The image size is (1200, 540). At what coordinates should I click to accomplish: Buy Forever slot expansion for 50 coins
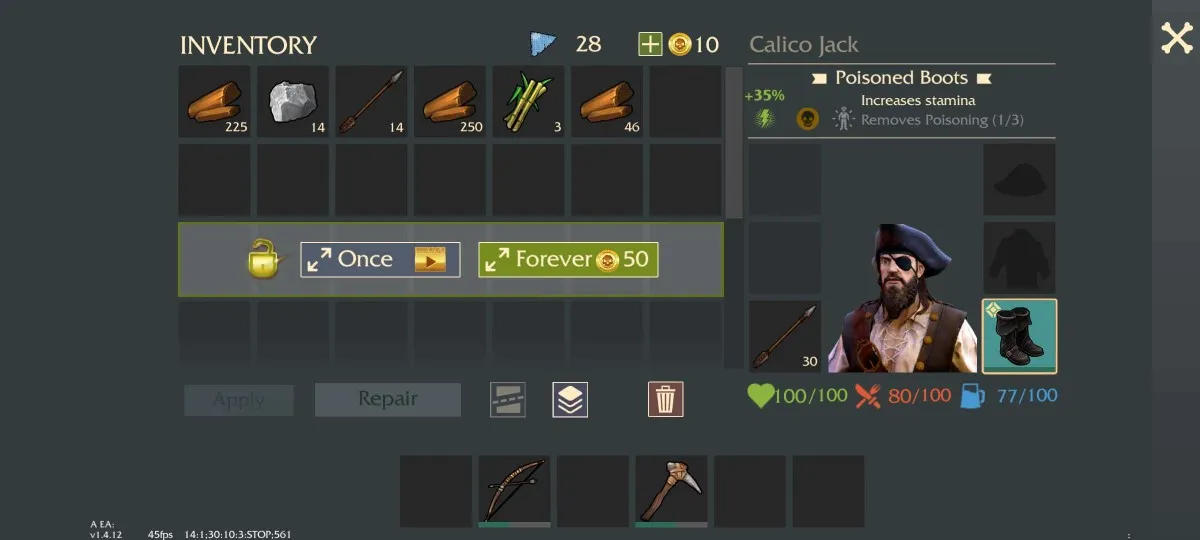click(x=568, y=260)
